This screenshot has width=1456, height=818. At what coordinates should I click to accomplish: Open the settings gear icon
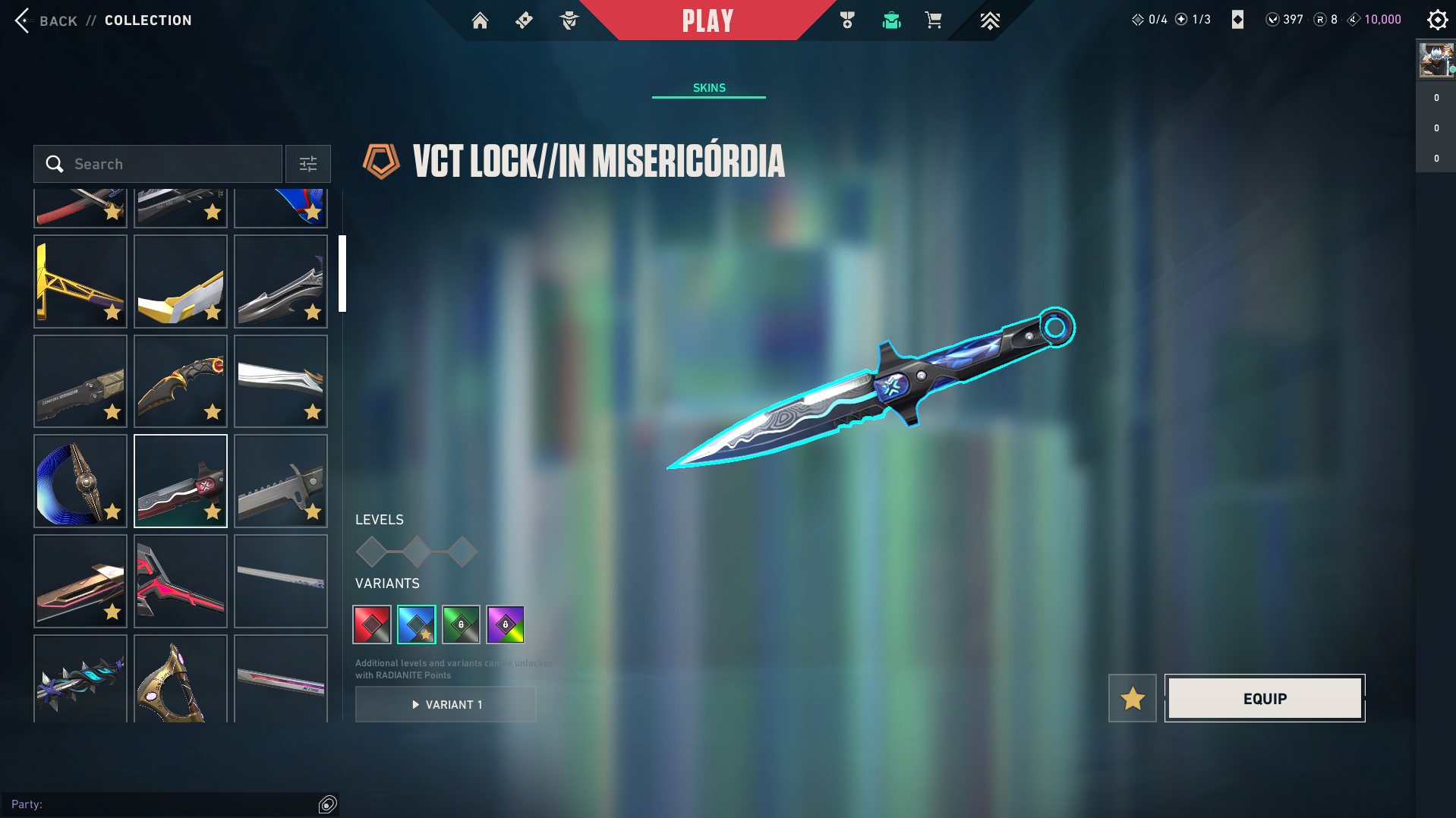tap(1437, 20)
